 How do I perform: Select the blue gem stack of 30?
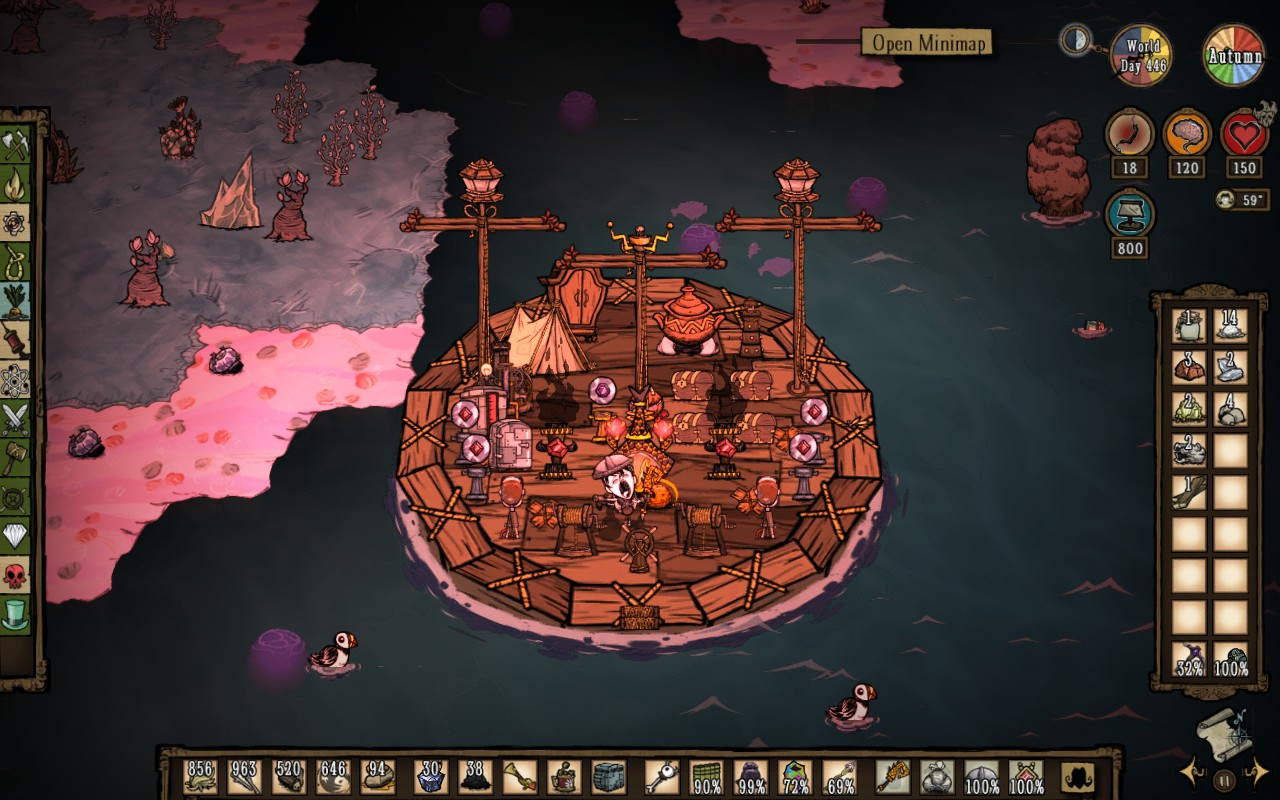tap(431, 776)
